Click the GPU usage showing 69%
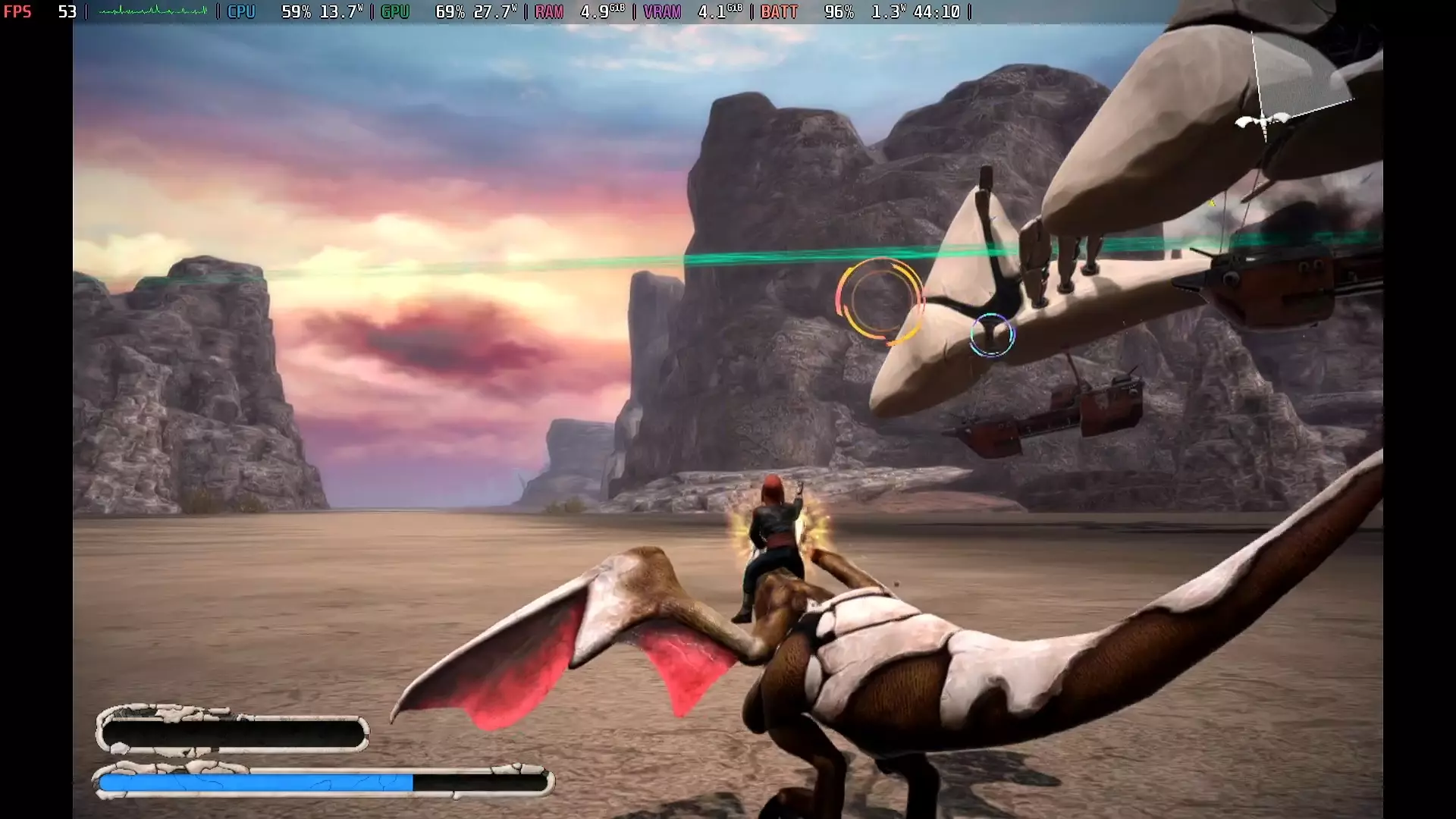1456x819 pixels. pos(447,11)
